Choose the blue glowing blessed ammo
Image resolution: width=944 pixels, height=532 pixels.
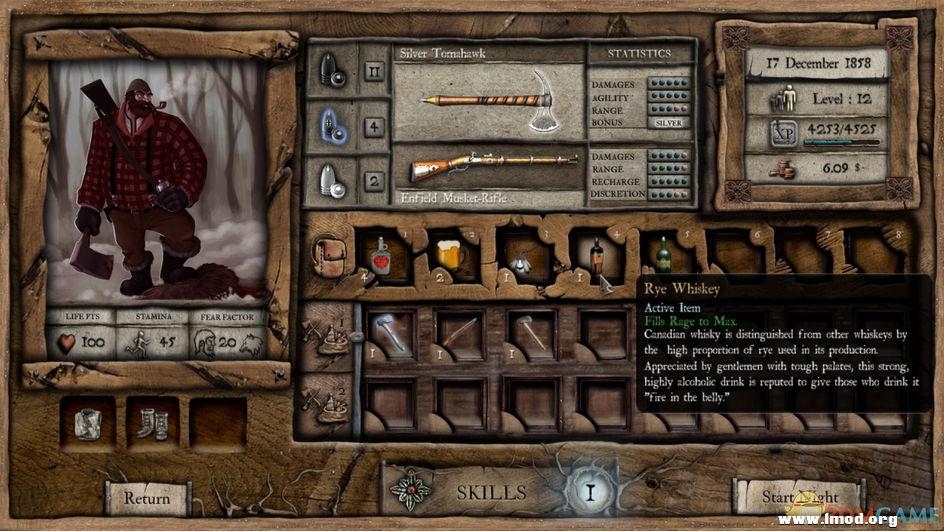point(331,128)
